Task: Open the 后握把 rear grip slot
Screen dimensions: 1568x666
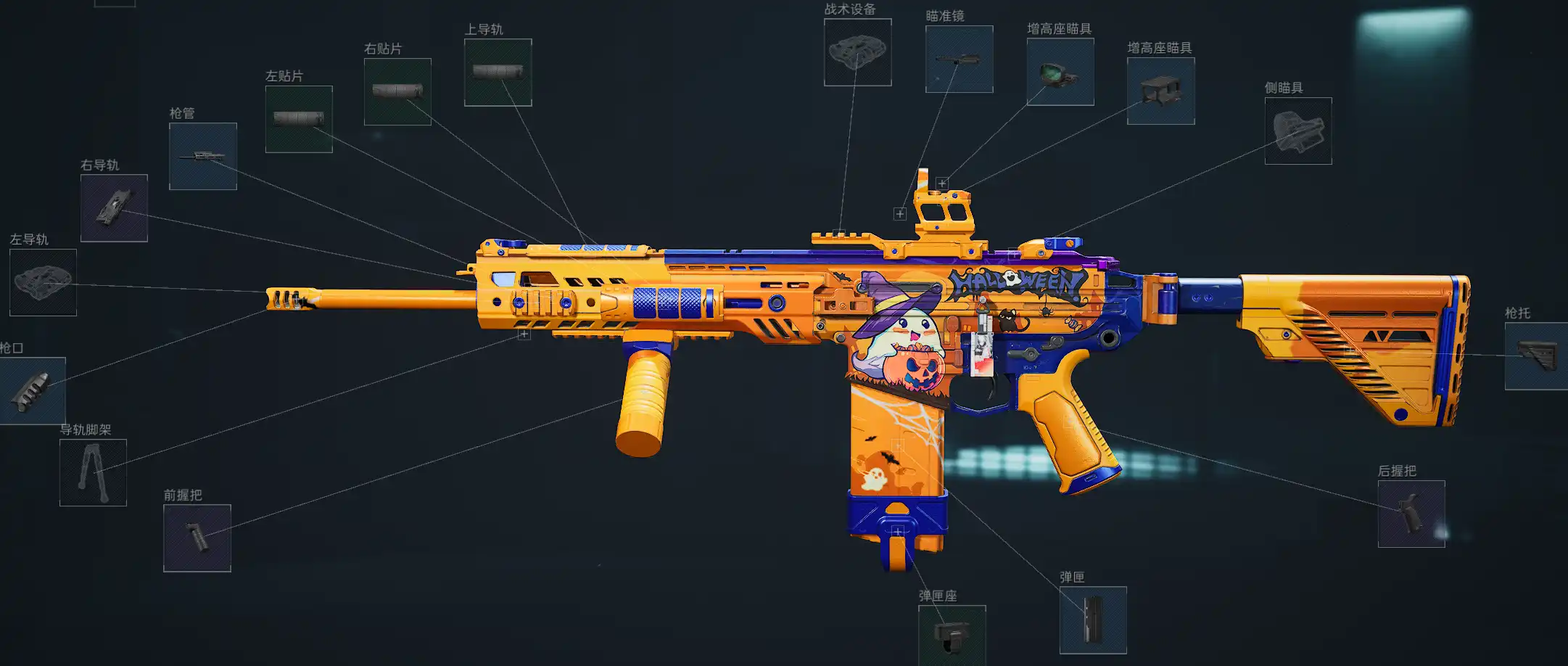Action: (x=1411, y=514)
